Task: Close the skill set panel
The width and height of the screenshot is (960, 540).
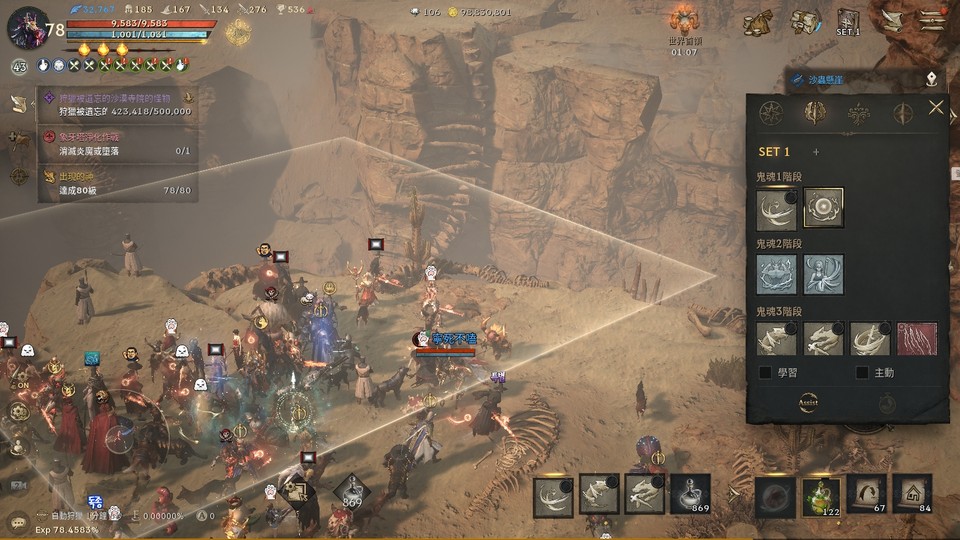Action: pos(935,108)
